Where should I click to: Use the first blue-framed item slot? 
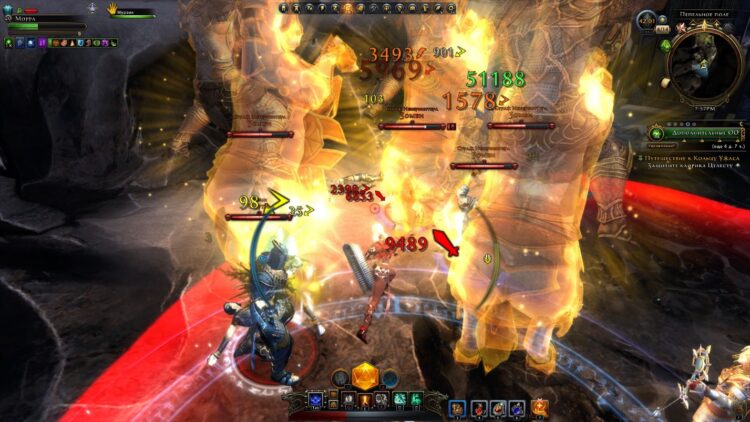[x=459, y=407]
